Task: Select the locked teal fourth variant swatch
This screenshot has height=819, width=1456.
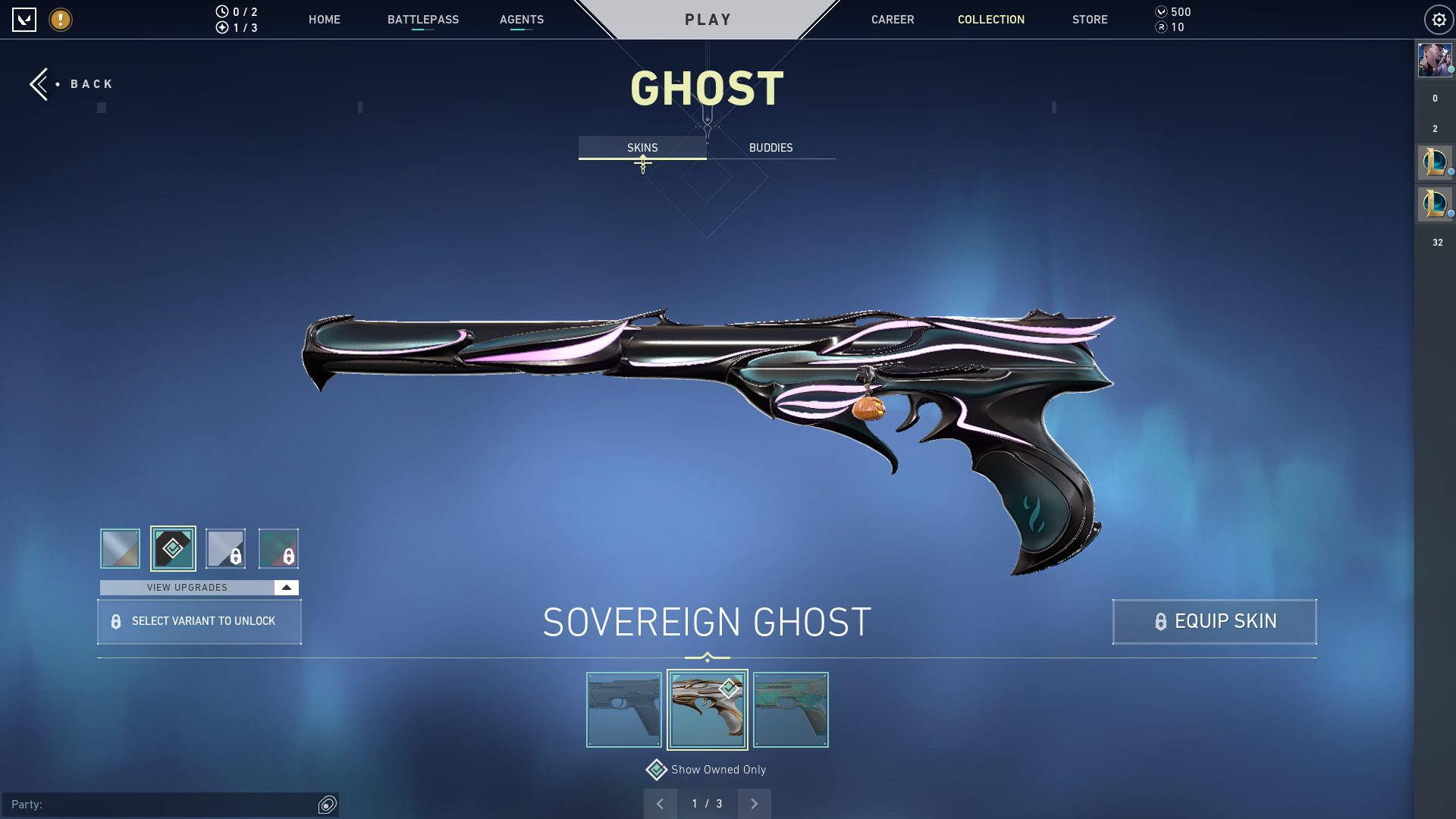Action: [x=278, y=548]
